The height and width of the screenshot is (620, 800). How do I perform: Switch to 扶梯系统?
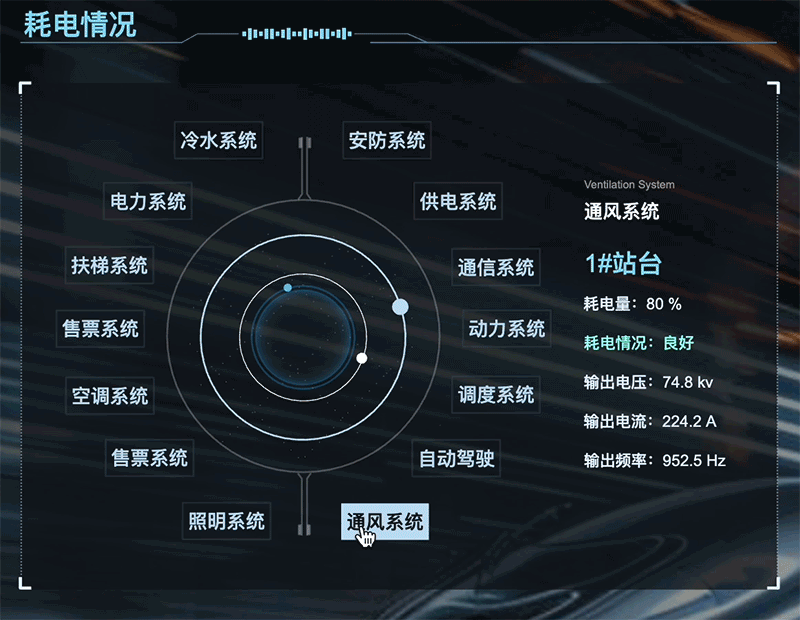pos(109,265)
